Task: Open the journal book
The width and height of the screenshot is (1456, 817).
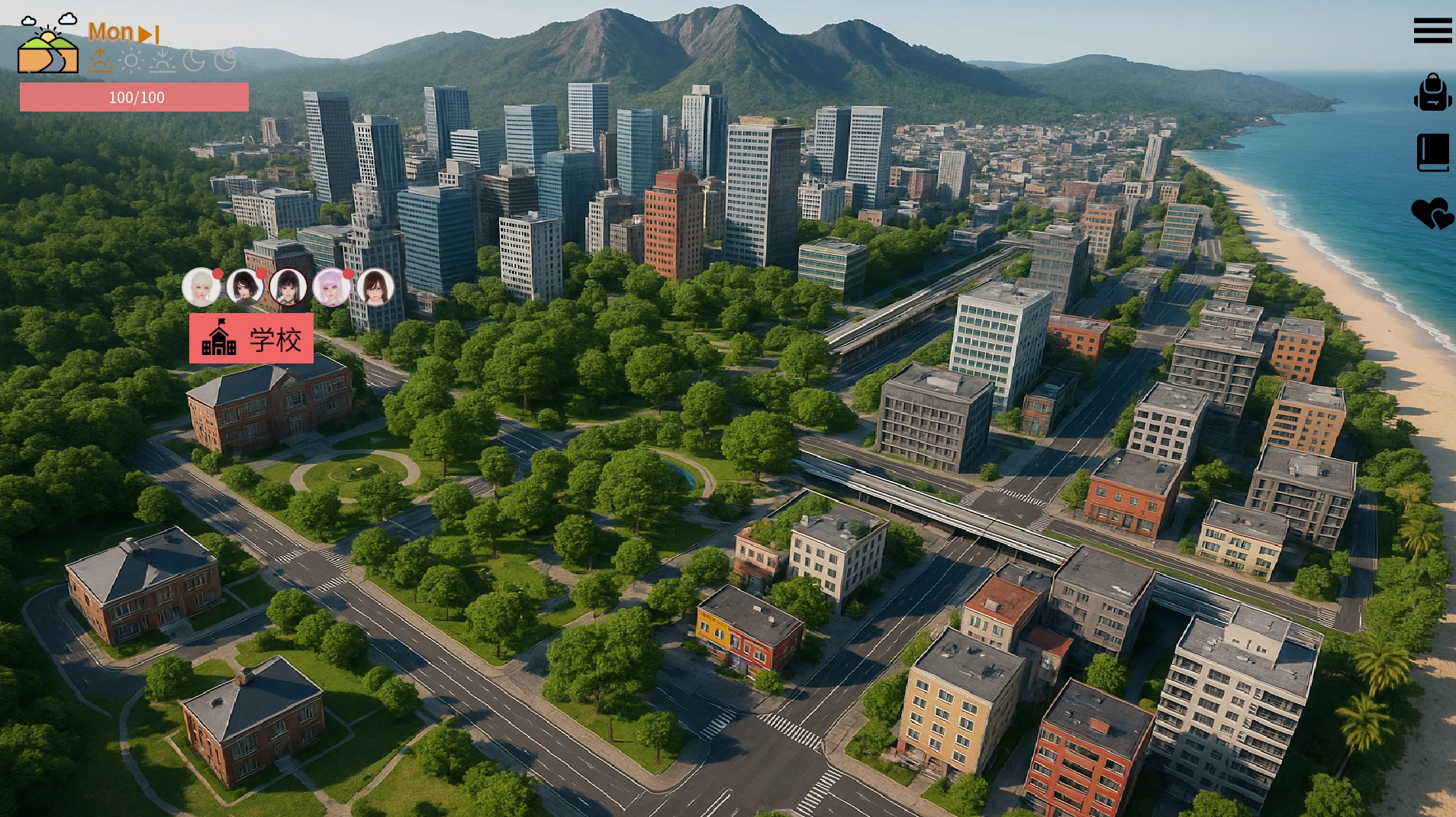Action: [x=1432, y=153]
